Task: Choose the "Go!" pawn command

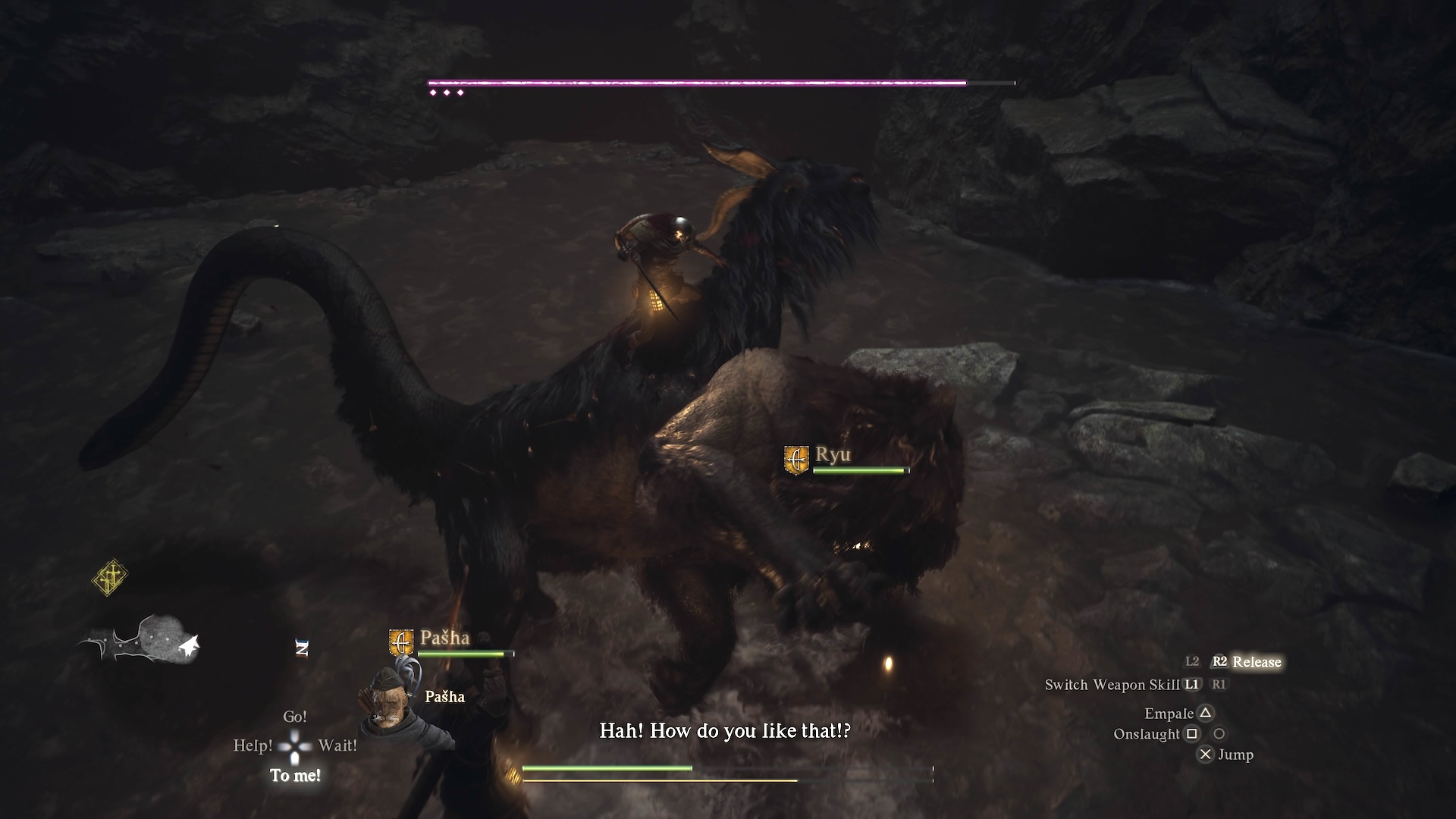Action: 295,717
